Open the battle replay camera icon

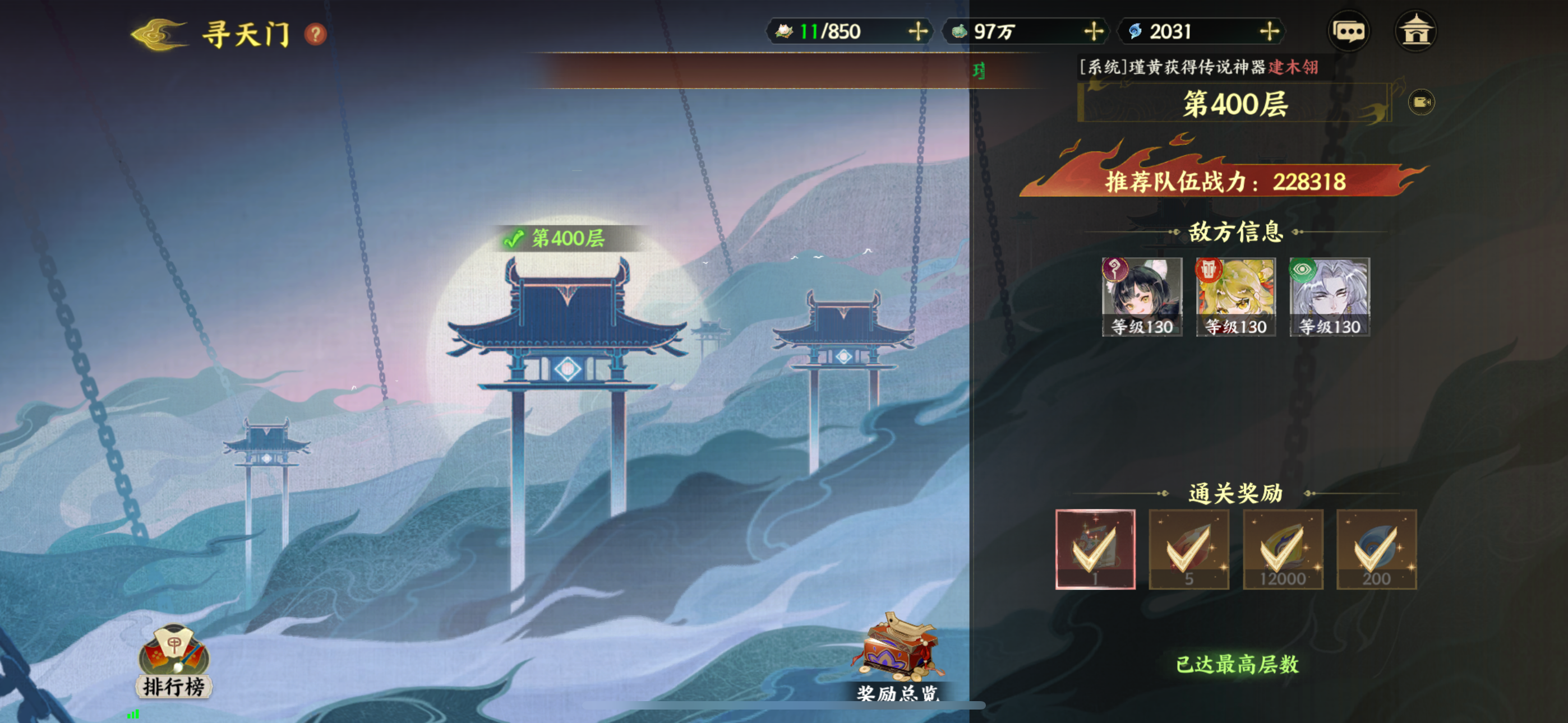tap(1421, 101)
